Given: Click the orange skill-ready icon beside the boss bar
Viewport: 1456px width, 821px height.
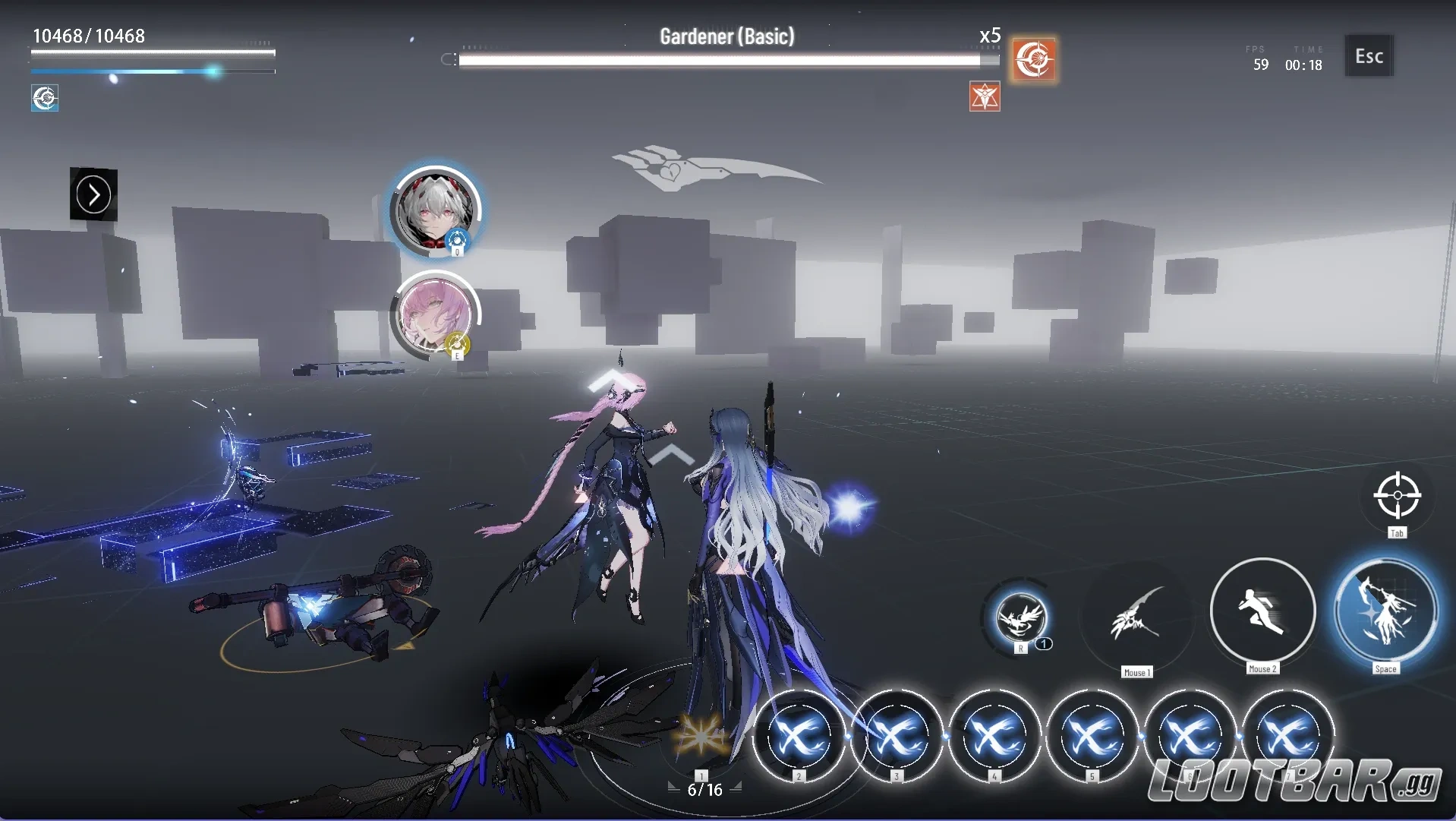Looking at the screenshot, I should coord(1035,61).
